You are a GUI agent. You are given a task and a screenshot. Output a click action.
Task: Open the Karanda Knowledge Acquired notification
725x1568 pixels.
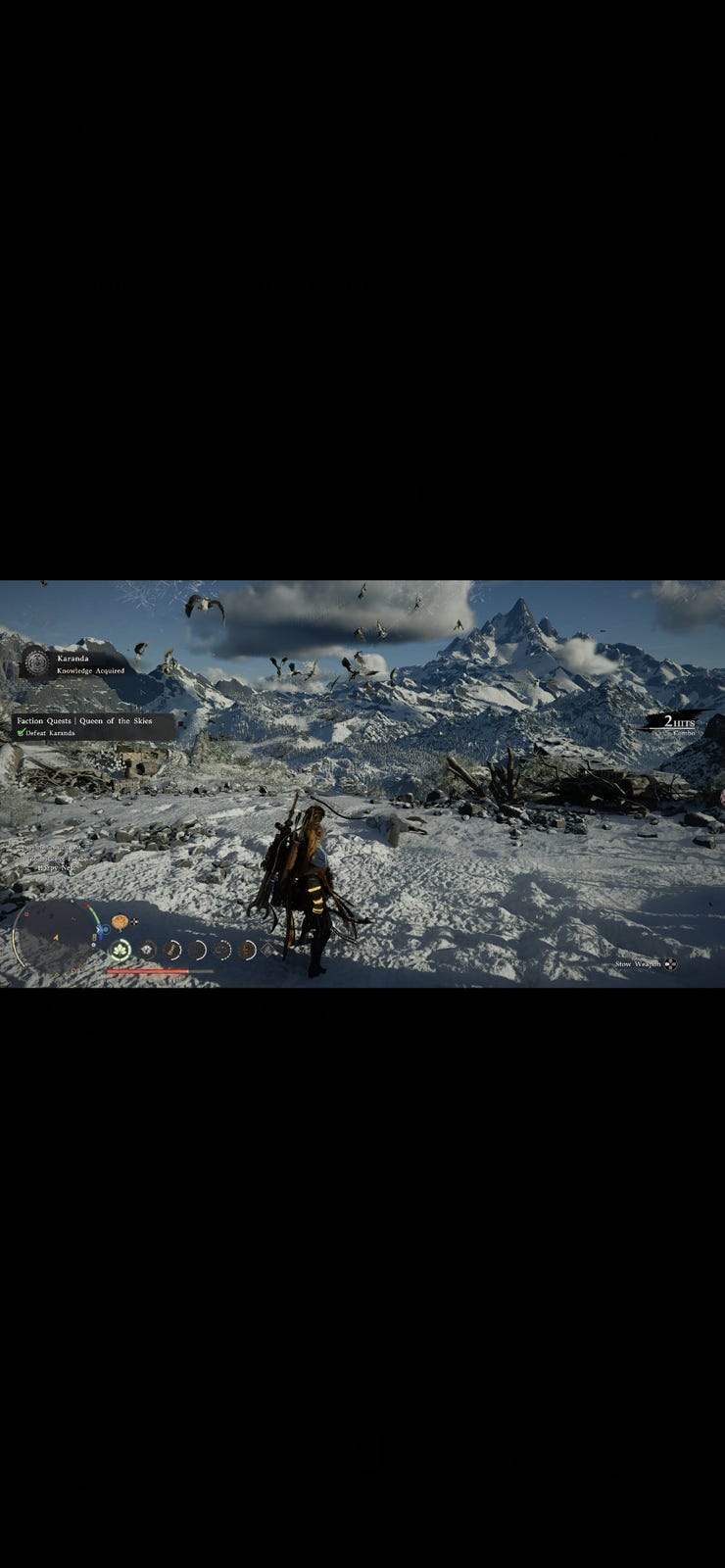pos(90,664)
